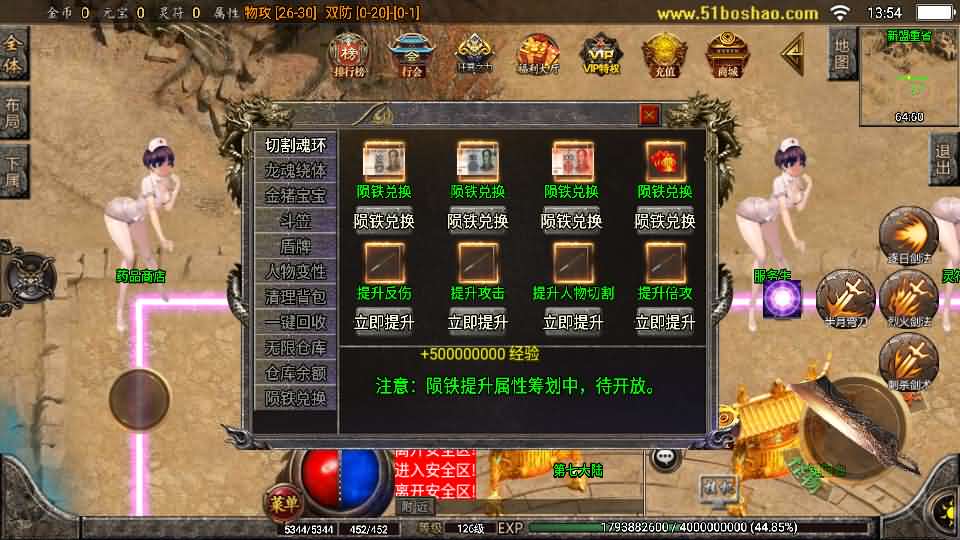Screen dimensions: 960x540
Task: Activate the 半月弯刀 skill
Action: click(x=844, y=297)
